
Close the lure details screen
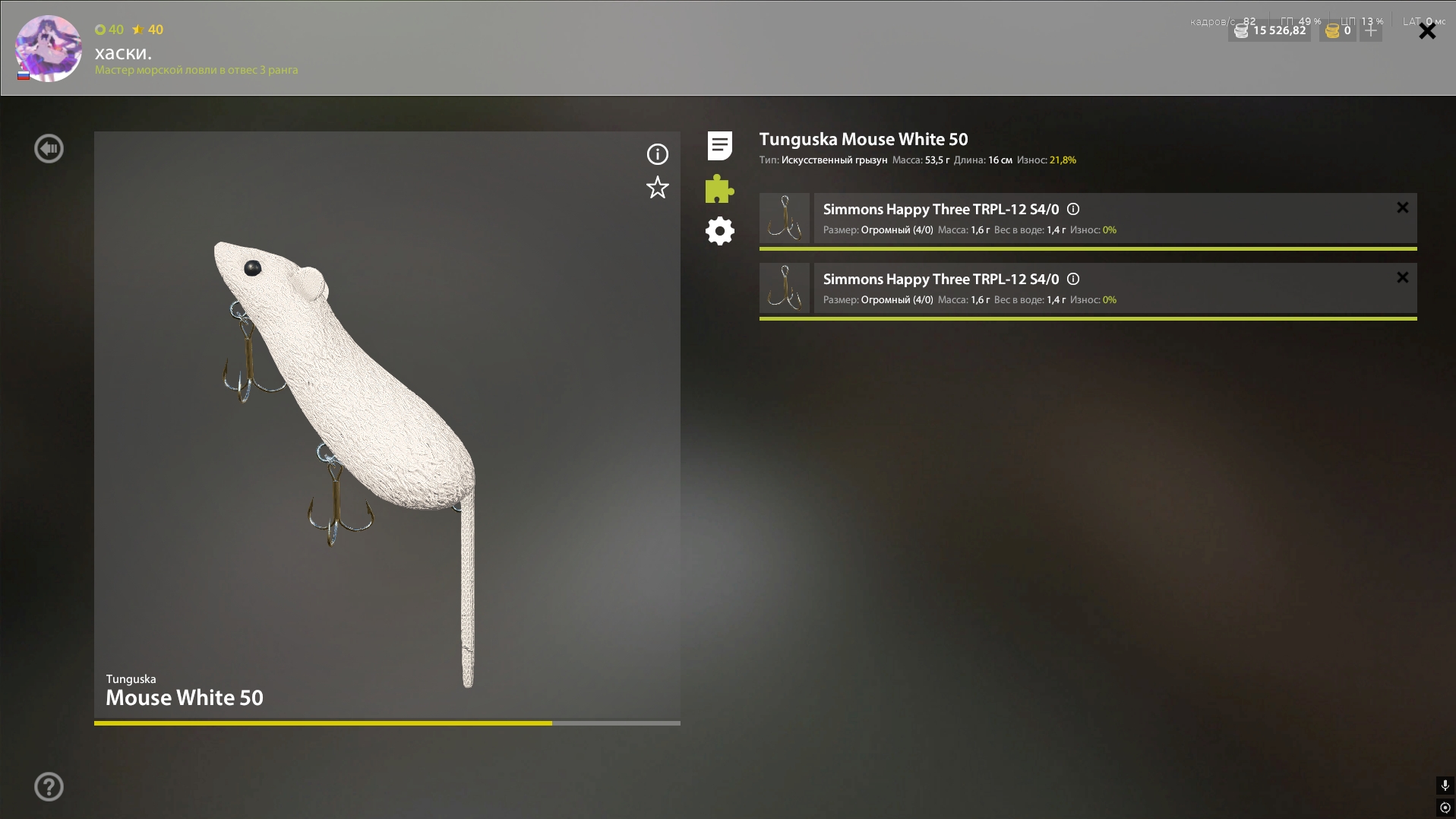[x=1427, y=31]
